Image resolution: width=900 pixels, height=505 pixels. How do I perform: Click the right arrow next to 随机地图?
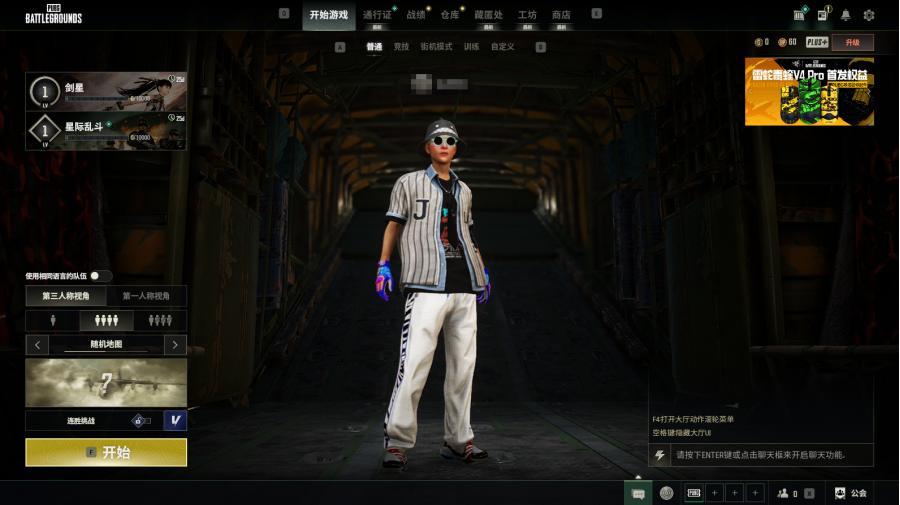[175, 345]
